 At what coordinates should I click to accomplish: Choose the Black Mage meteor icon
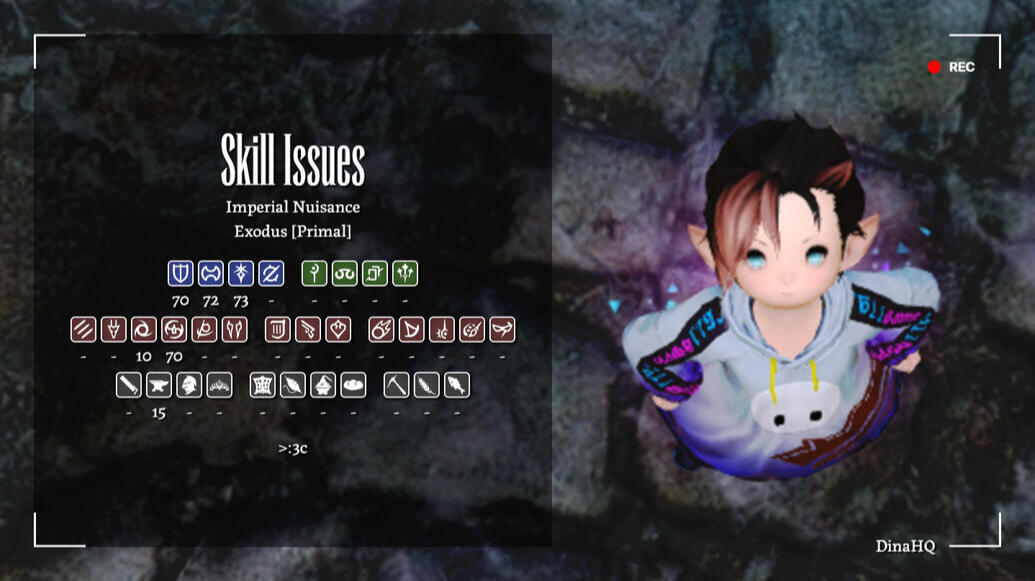pos(381,329)
